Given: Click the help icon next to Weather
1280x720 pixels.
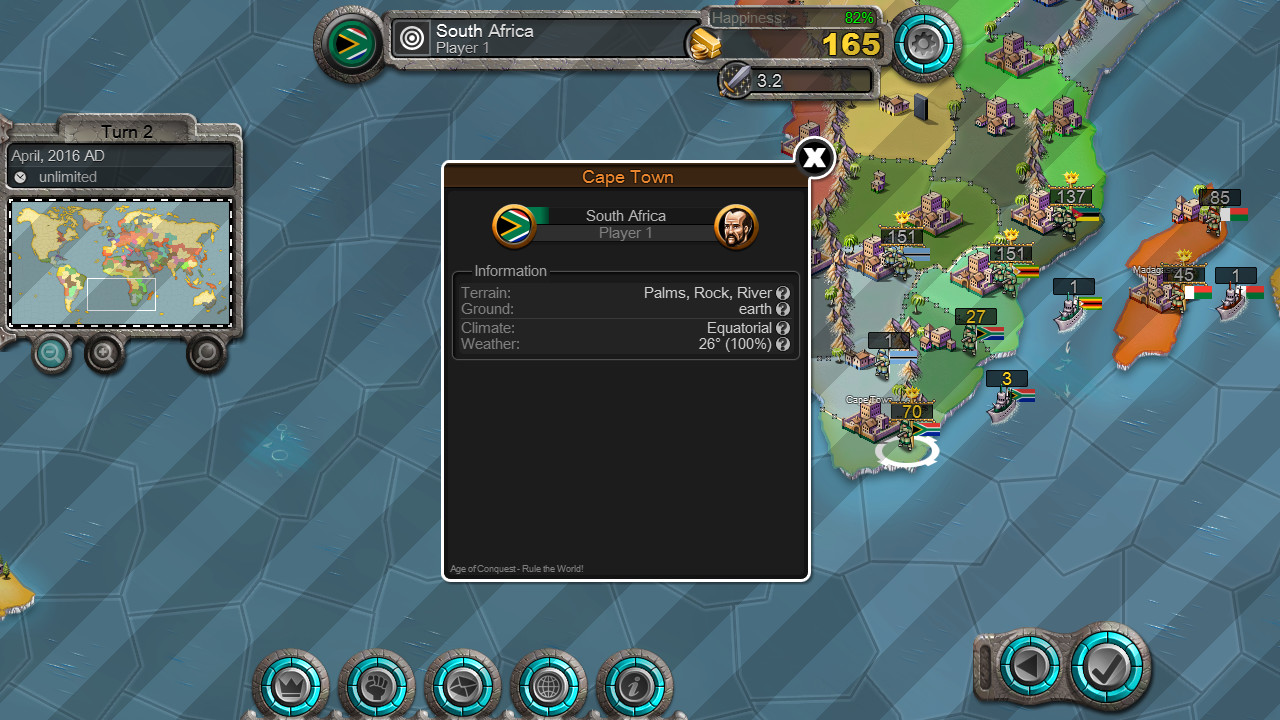Looking at the screenshot, I should pos(783,343).
